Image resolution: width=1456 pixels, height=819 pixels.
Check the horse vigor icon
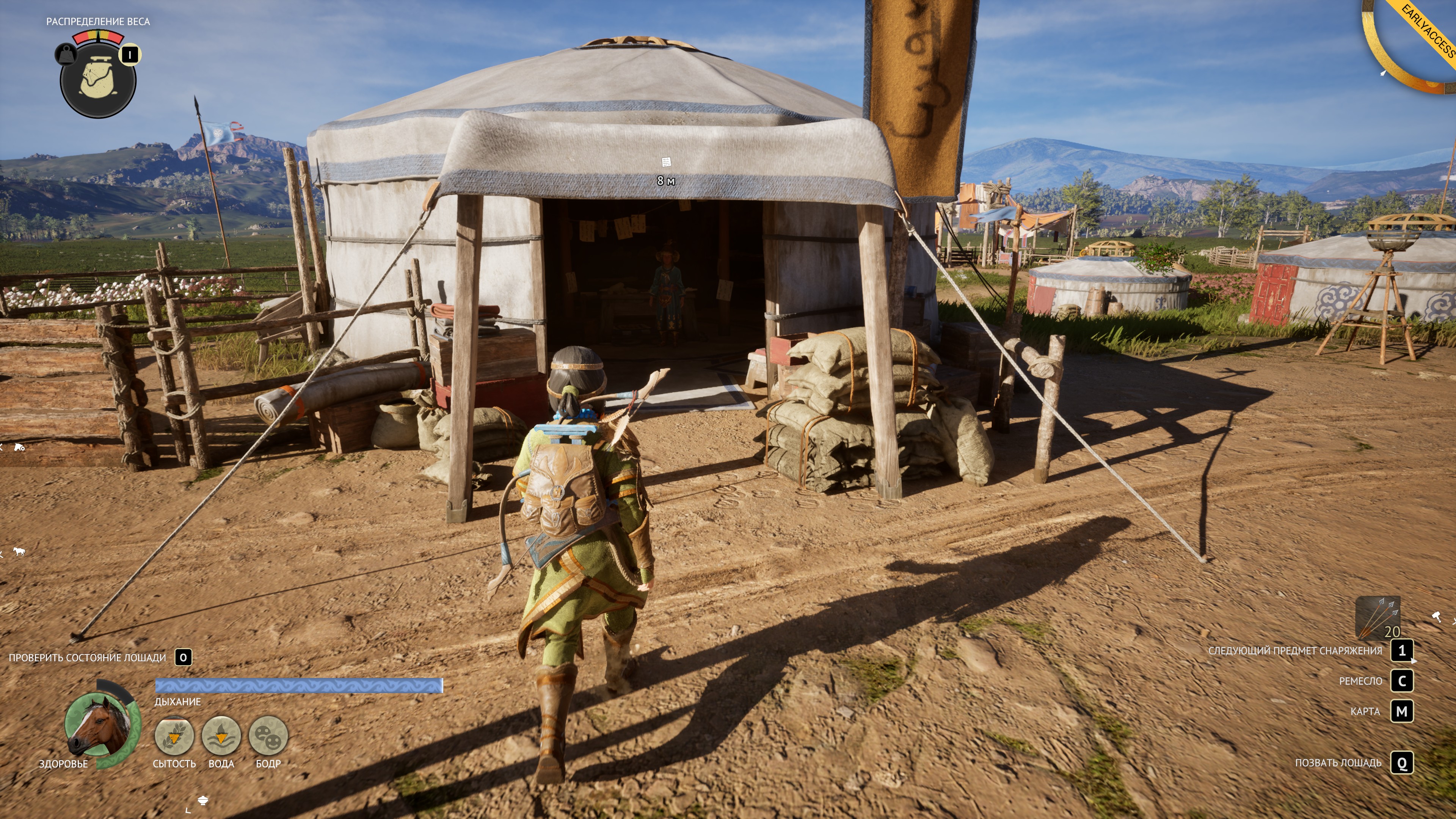click(x=268, y=735)
